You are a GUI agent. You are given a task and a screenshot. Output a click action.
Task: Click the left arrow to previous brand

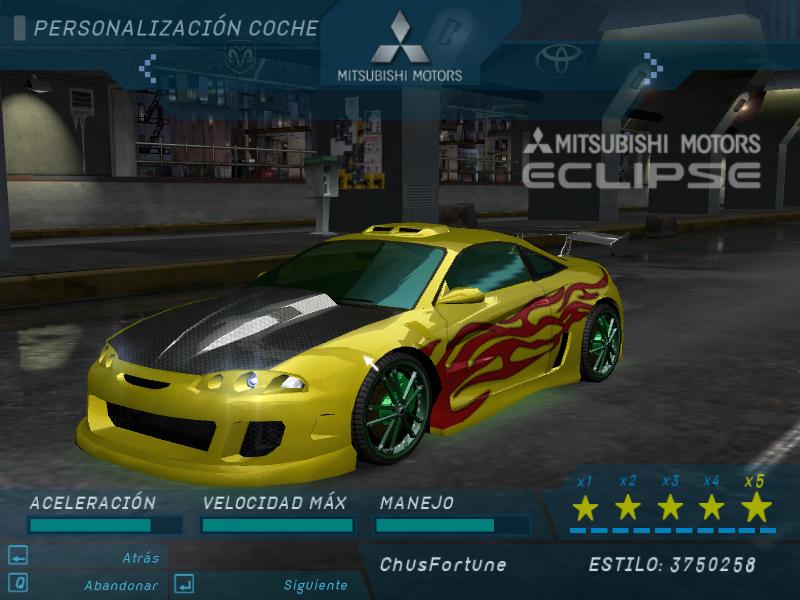147,68
